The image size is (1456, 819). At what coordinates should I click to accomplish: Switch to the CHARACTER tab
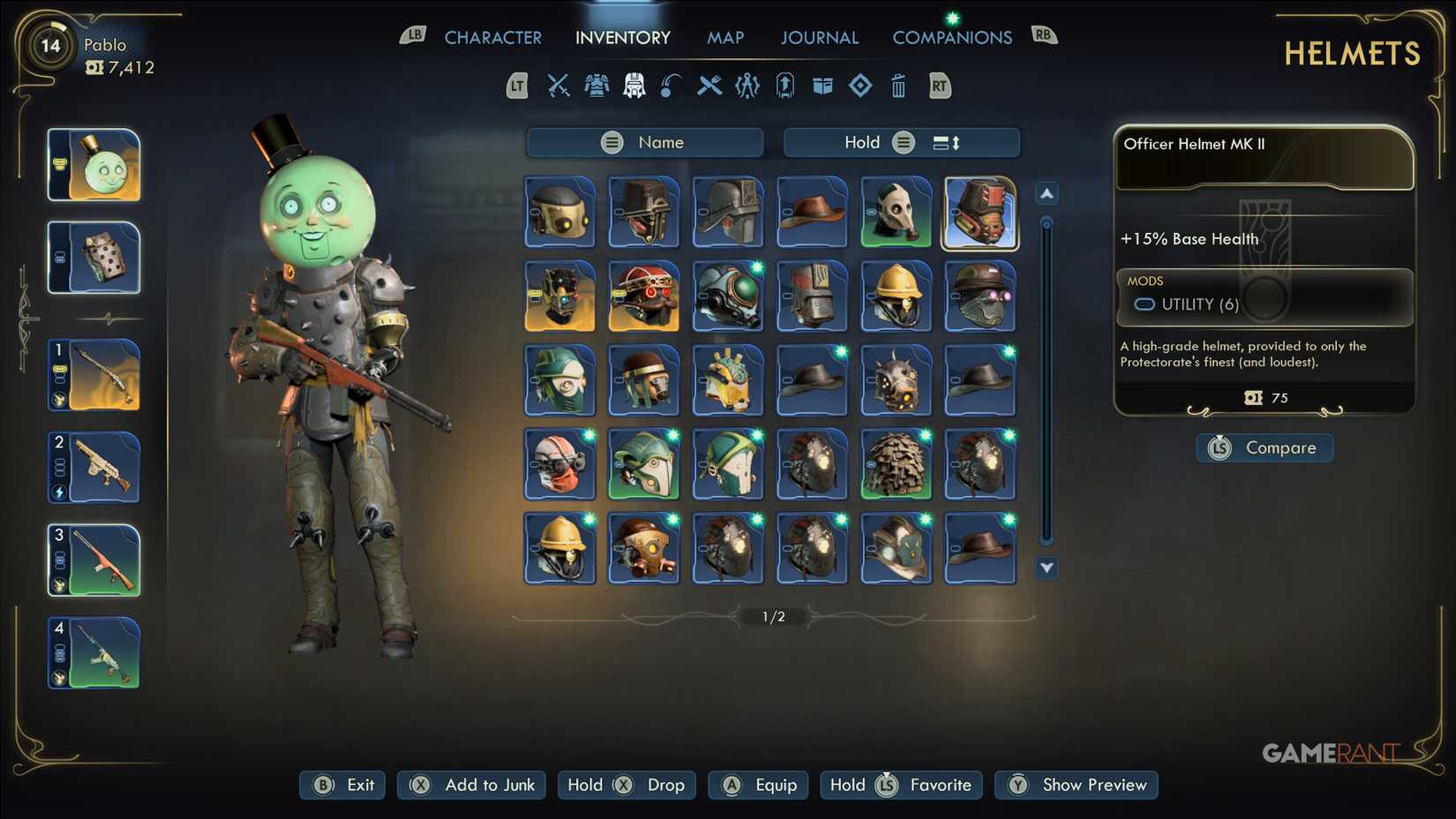[493, 37]
